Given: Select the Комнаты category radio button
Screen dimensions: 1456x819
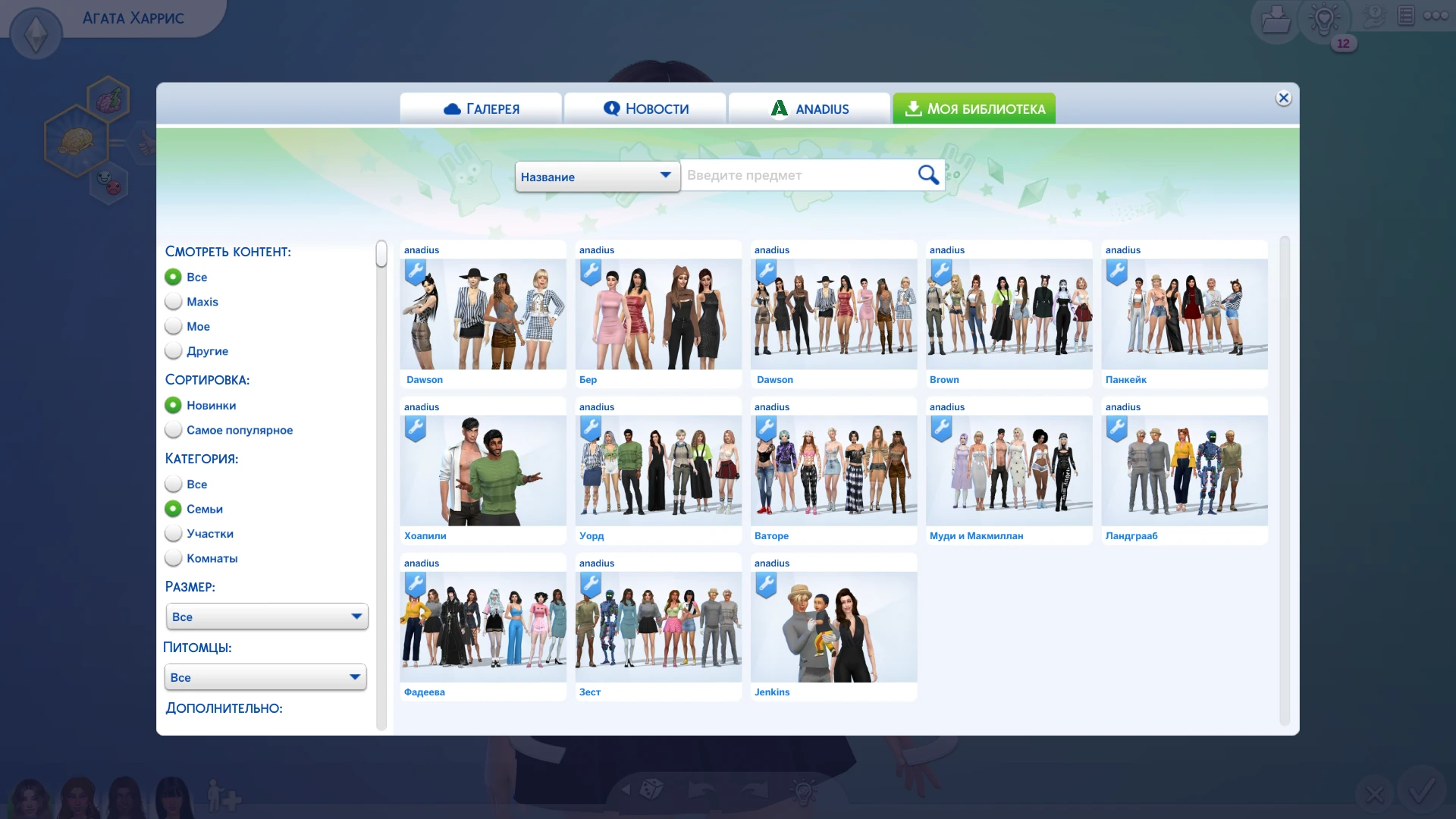Looking at the screenshot, I should point(174,558).
